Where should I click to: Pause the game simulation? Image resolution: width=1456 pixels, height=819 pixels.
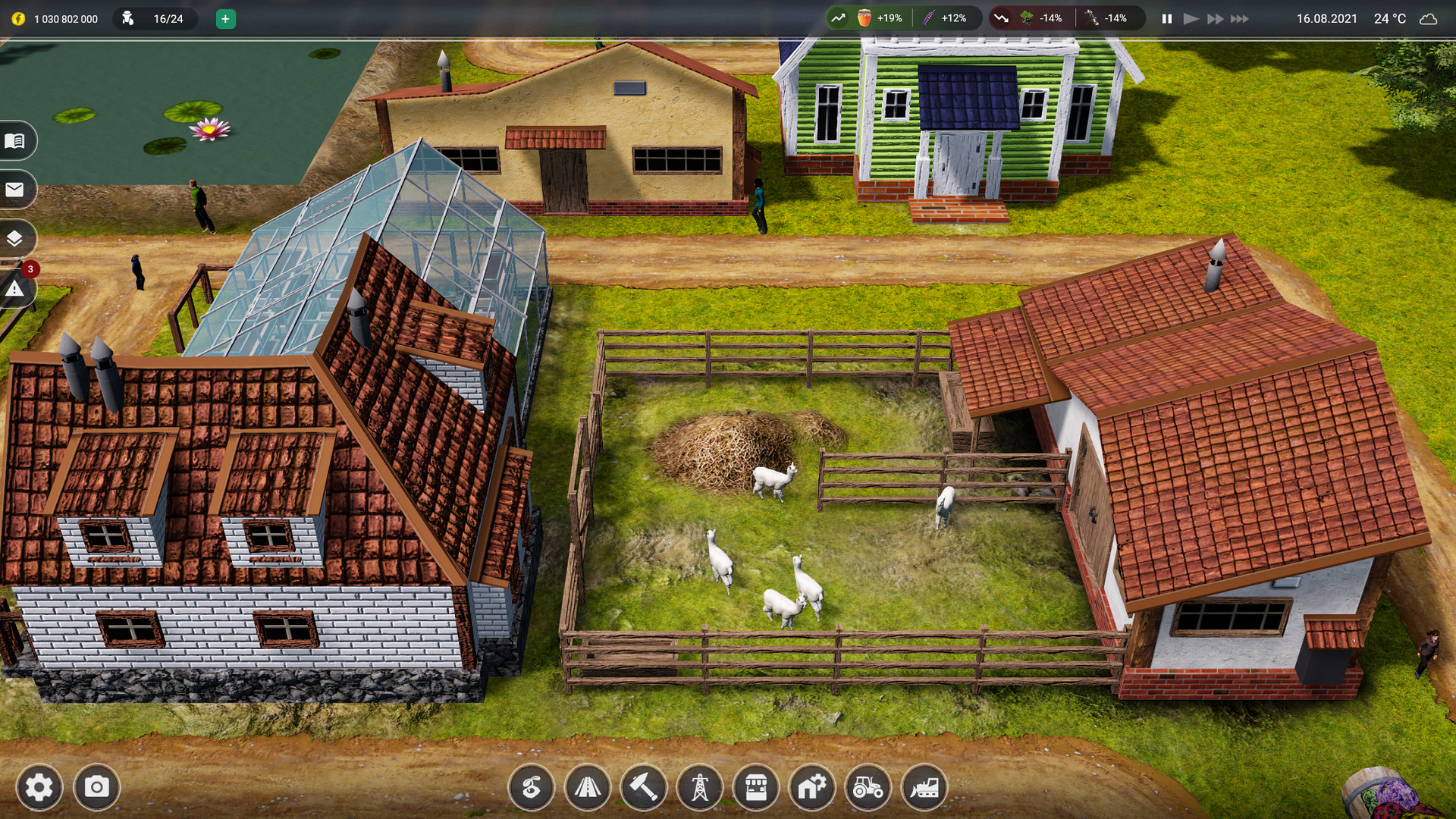coord(1166,18)
